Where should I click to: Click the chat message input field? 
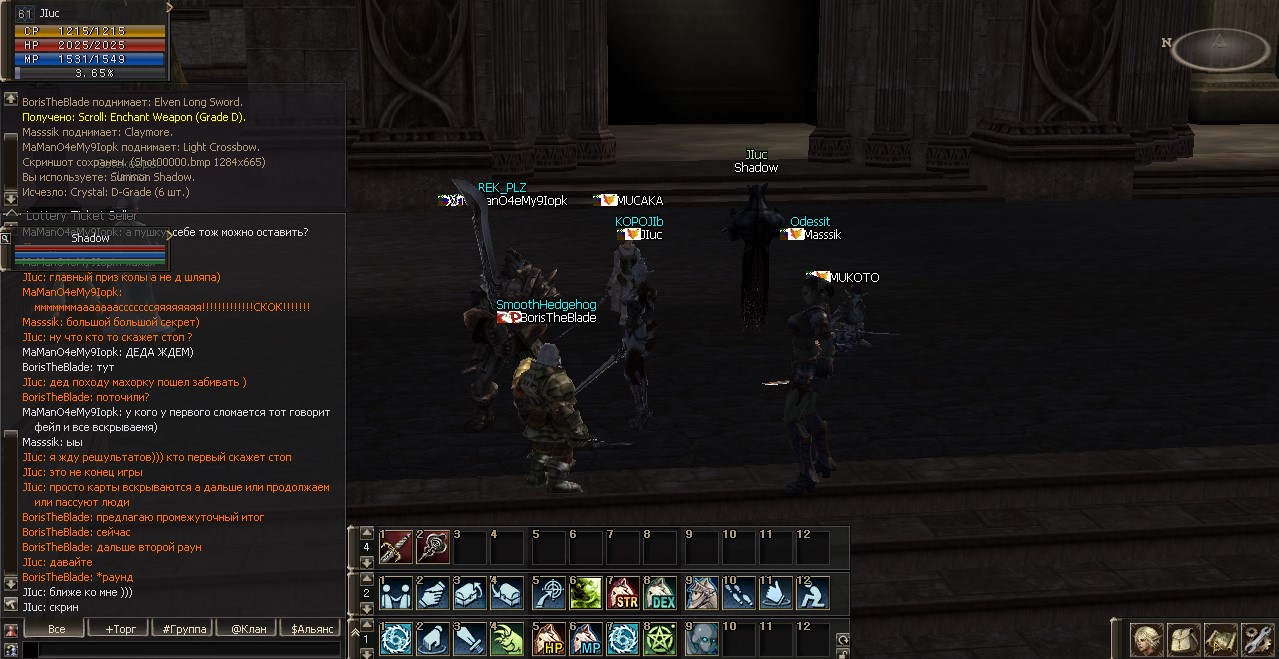180,650
